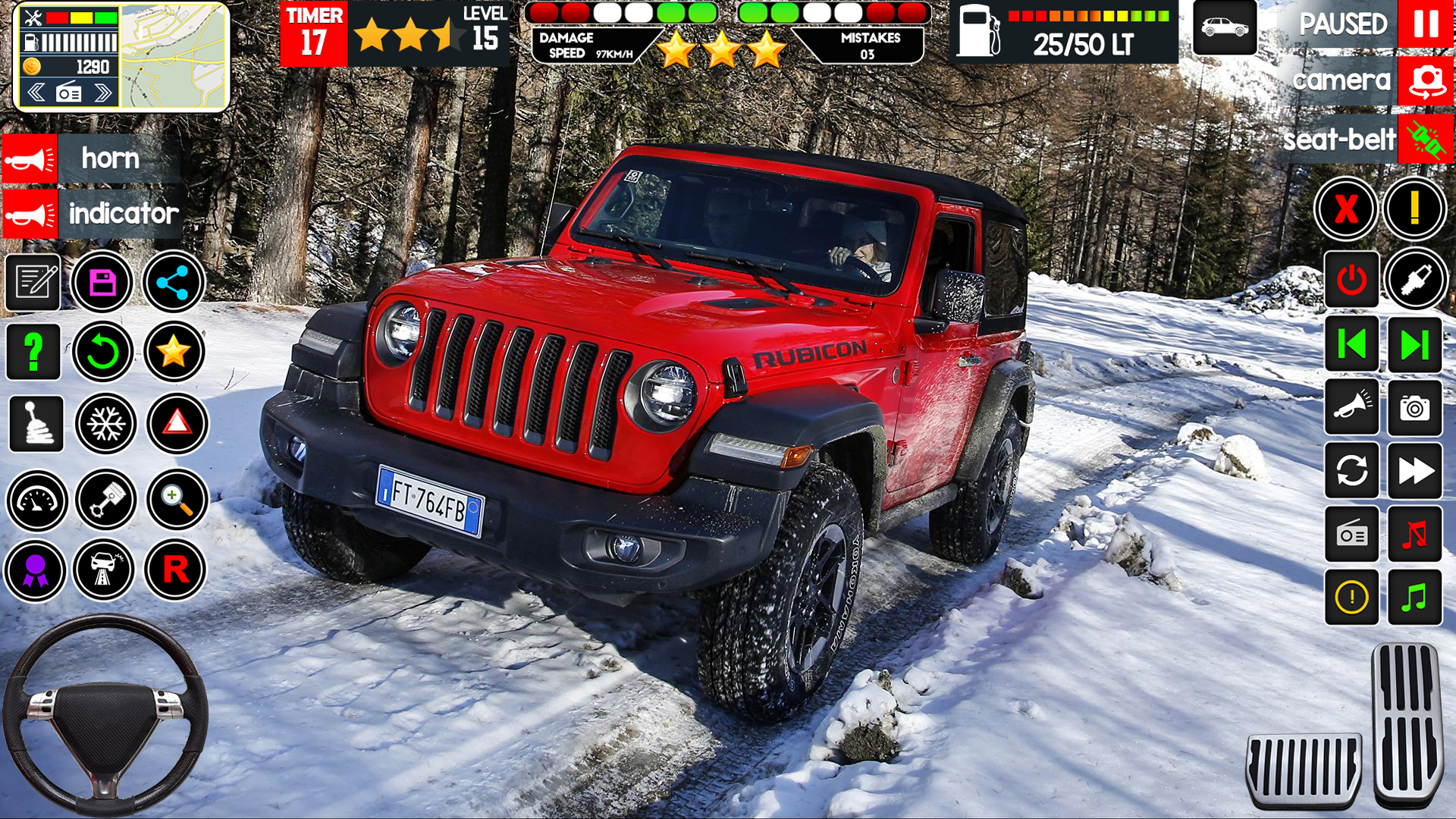
Task: Click the right chevron beside minimap radio
Action: pos(102,93)
